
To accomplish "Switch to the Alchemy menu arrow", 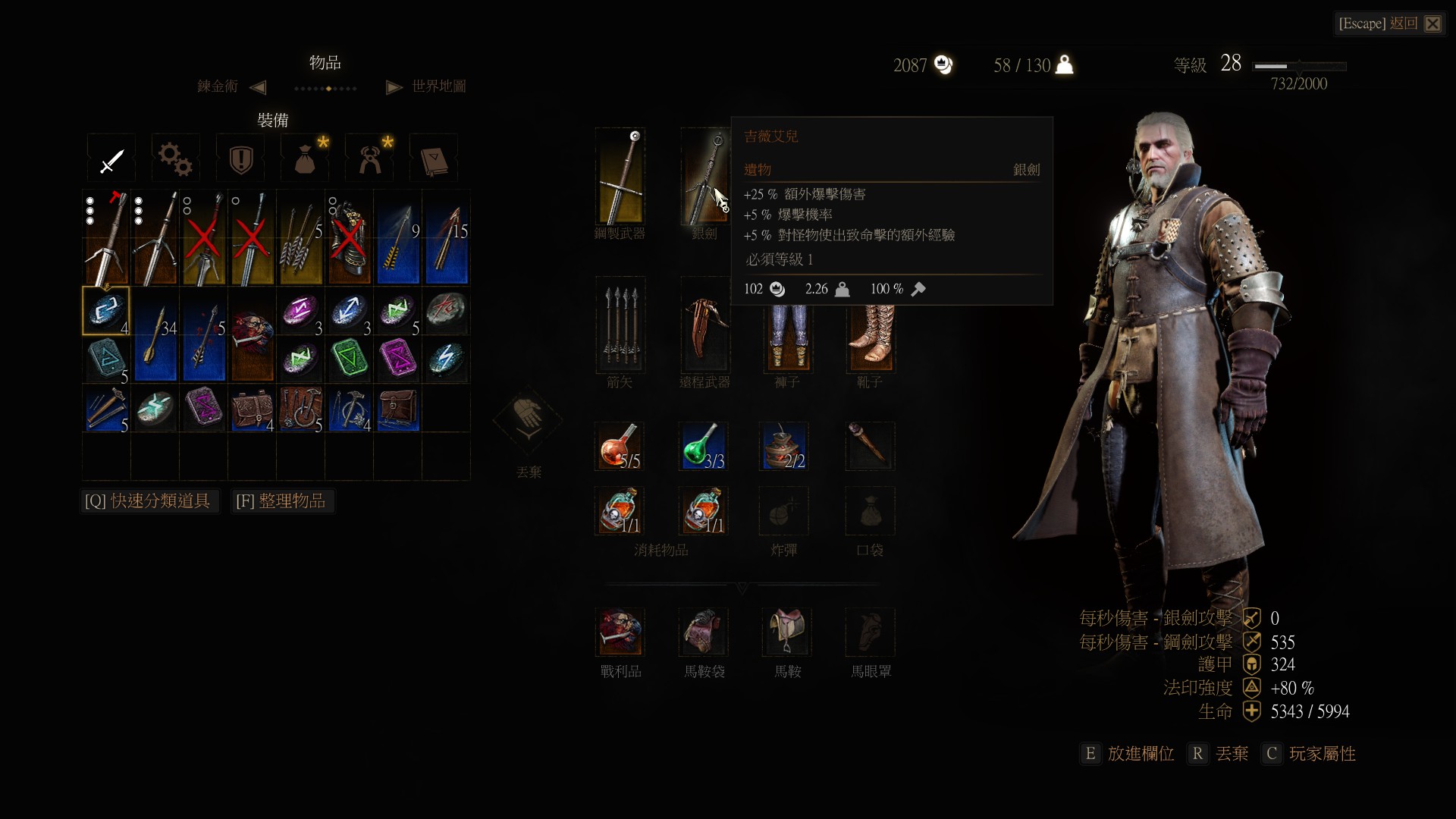I will [x=258, y=87].
